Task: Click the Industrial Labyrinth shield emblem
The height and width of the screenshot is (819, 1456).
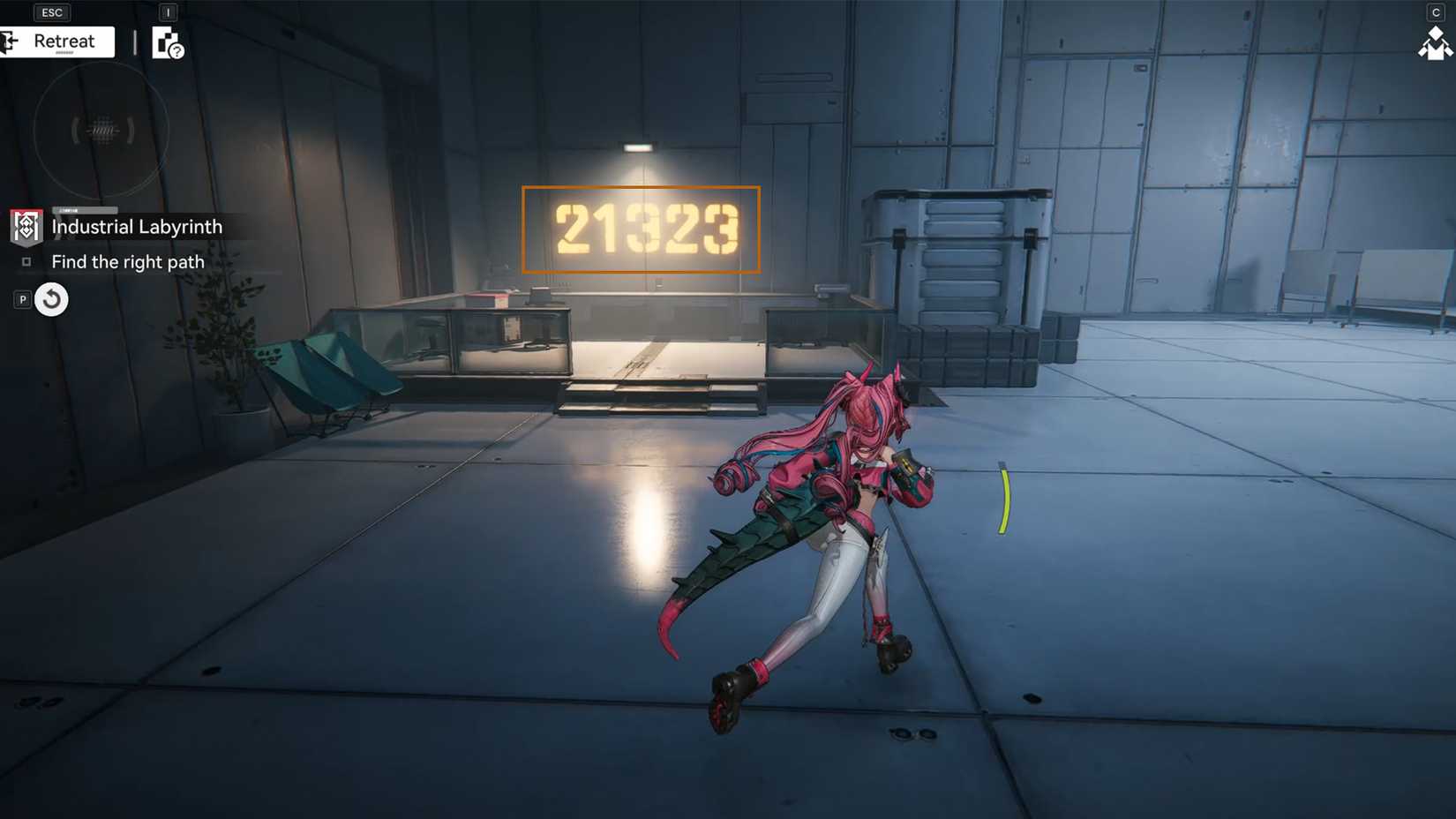Action: coord(26,227)
